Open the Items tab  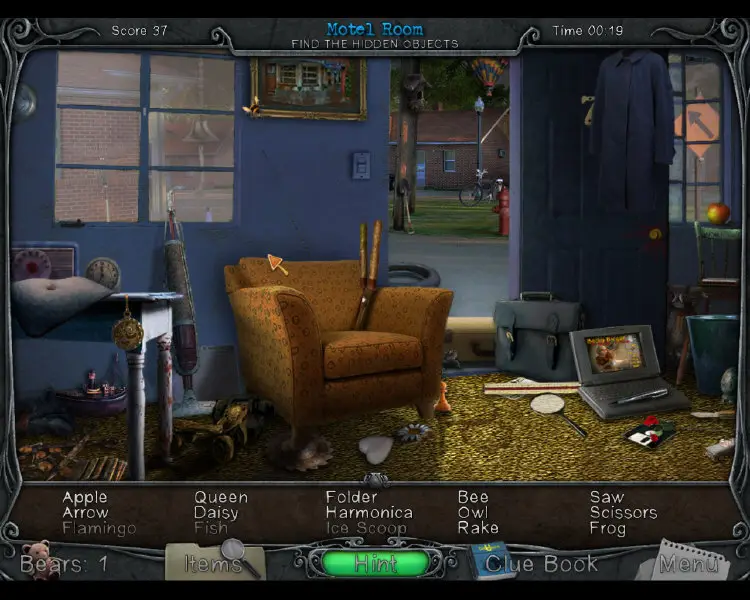(x=214, y=563)
